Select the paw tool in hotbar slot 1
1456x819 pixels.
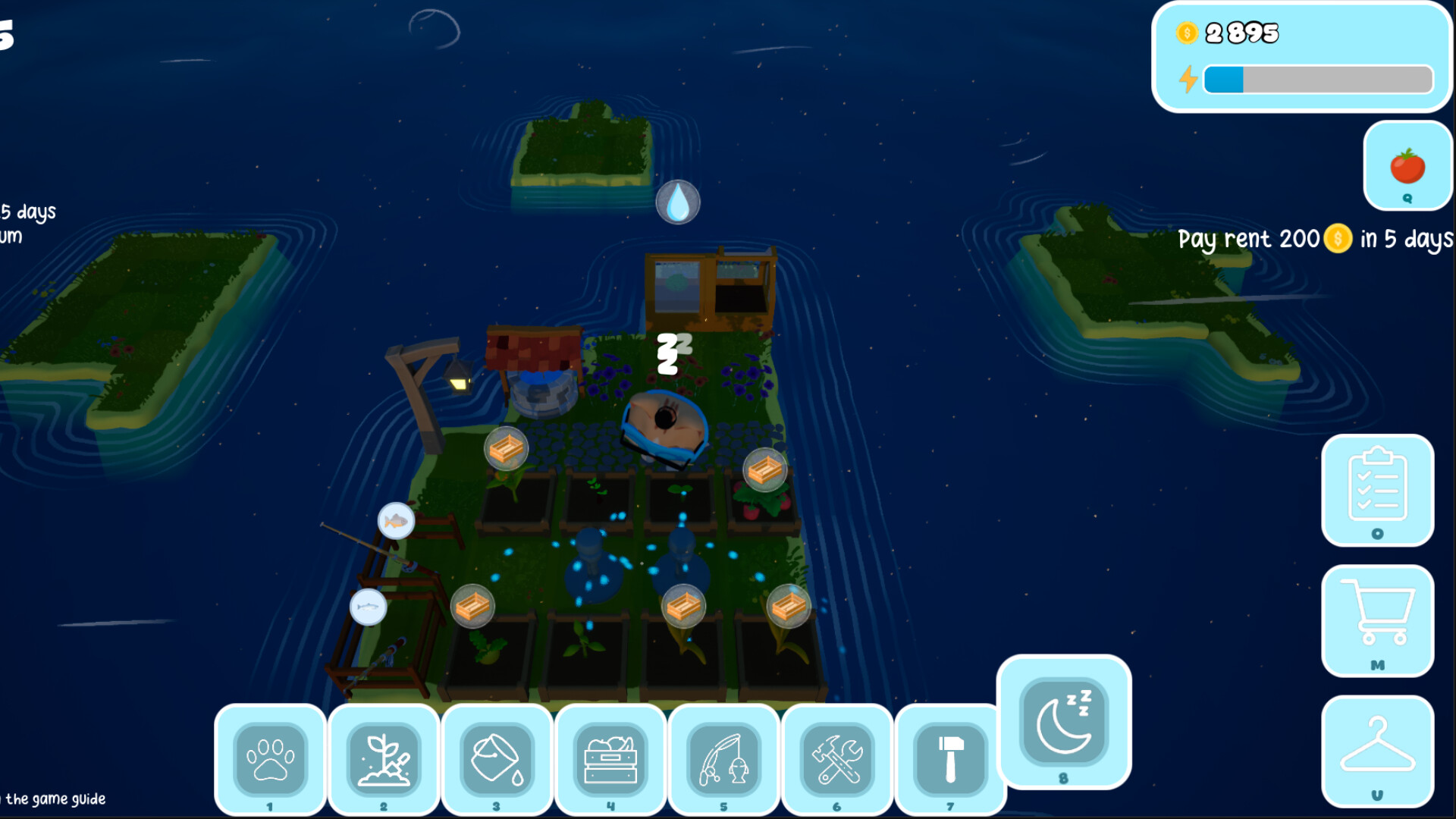[271, 761]
